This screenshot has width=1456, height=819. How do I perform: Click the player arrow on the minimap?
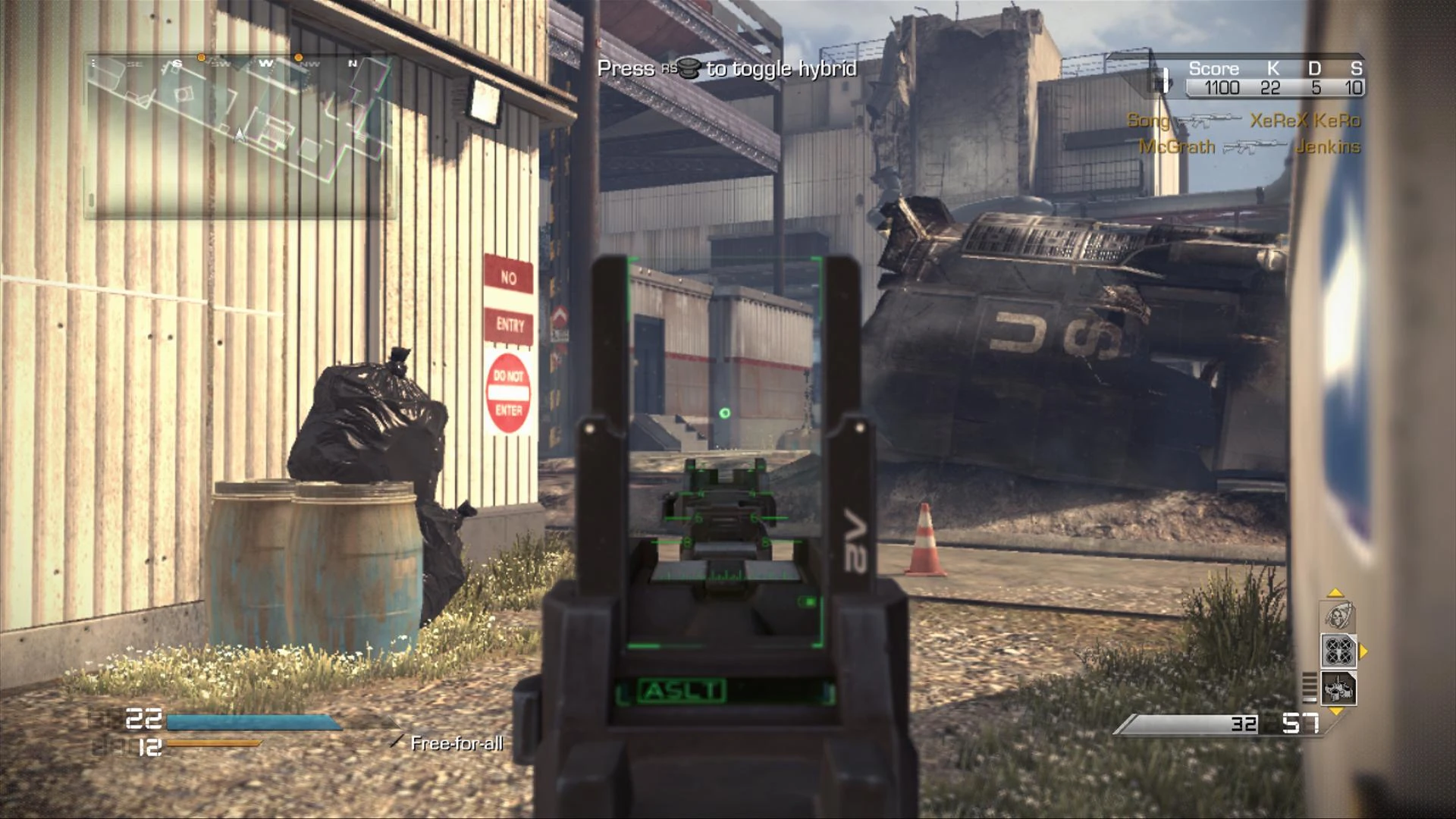pos(239,133)
